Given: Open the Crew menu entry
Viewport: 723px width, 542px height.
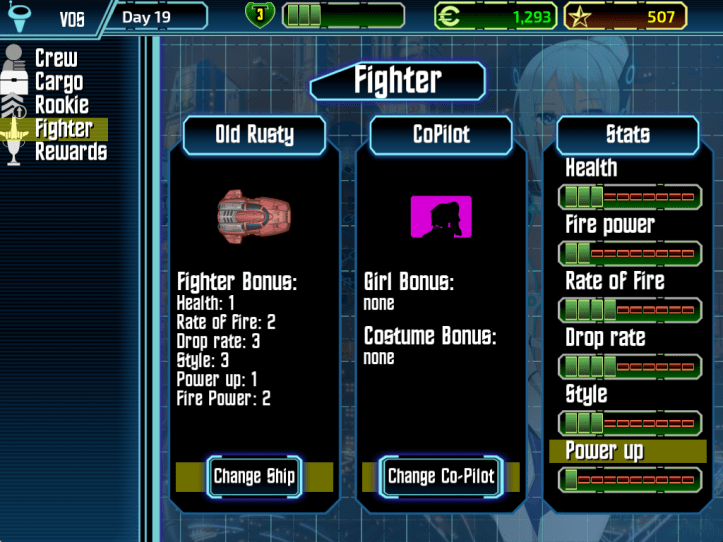Looking at the screenshot, I should point(56,59).
